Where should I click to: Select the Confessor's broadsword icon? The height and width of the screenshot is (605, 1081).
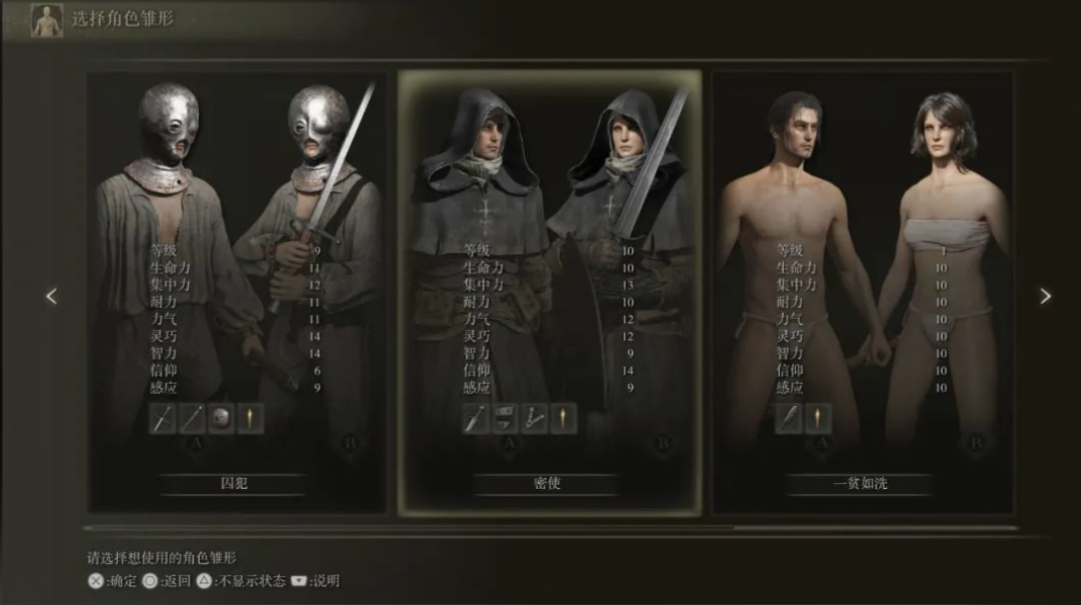click(476, 419)
